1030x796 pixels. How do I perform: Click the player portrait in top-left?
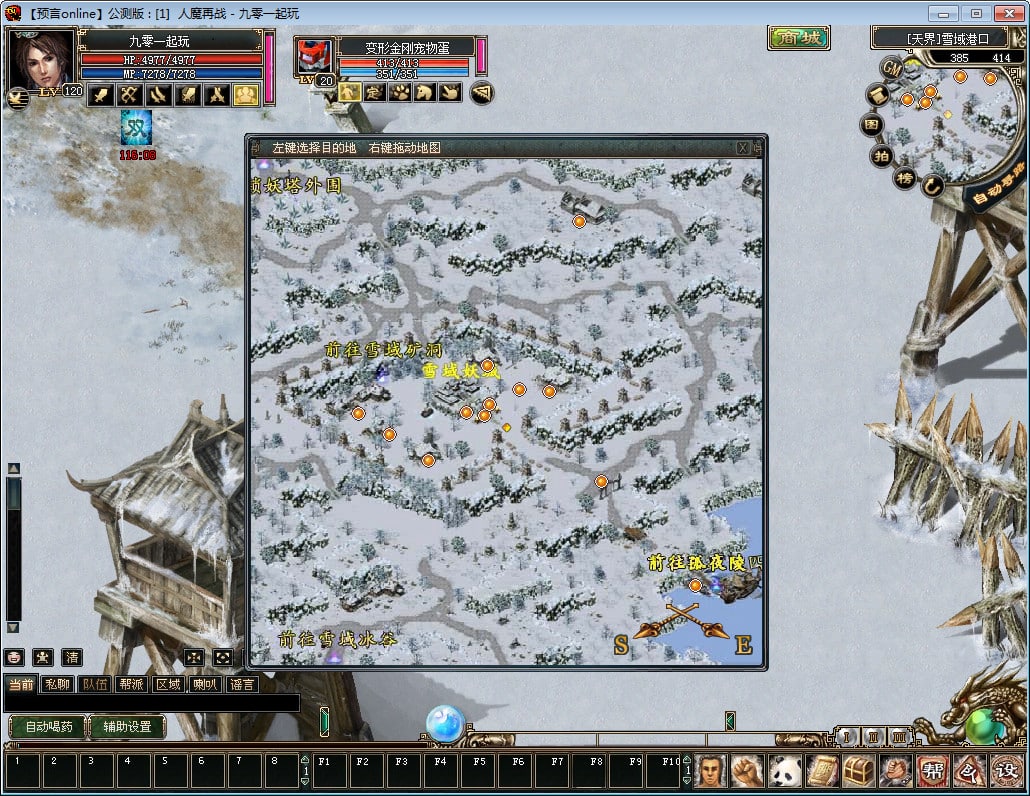click(x=42, y=60)
